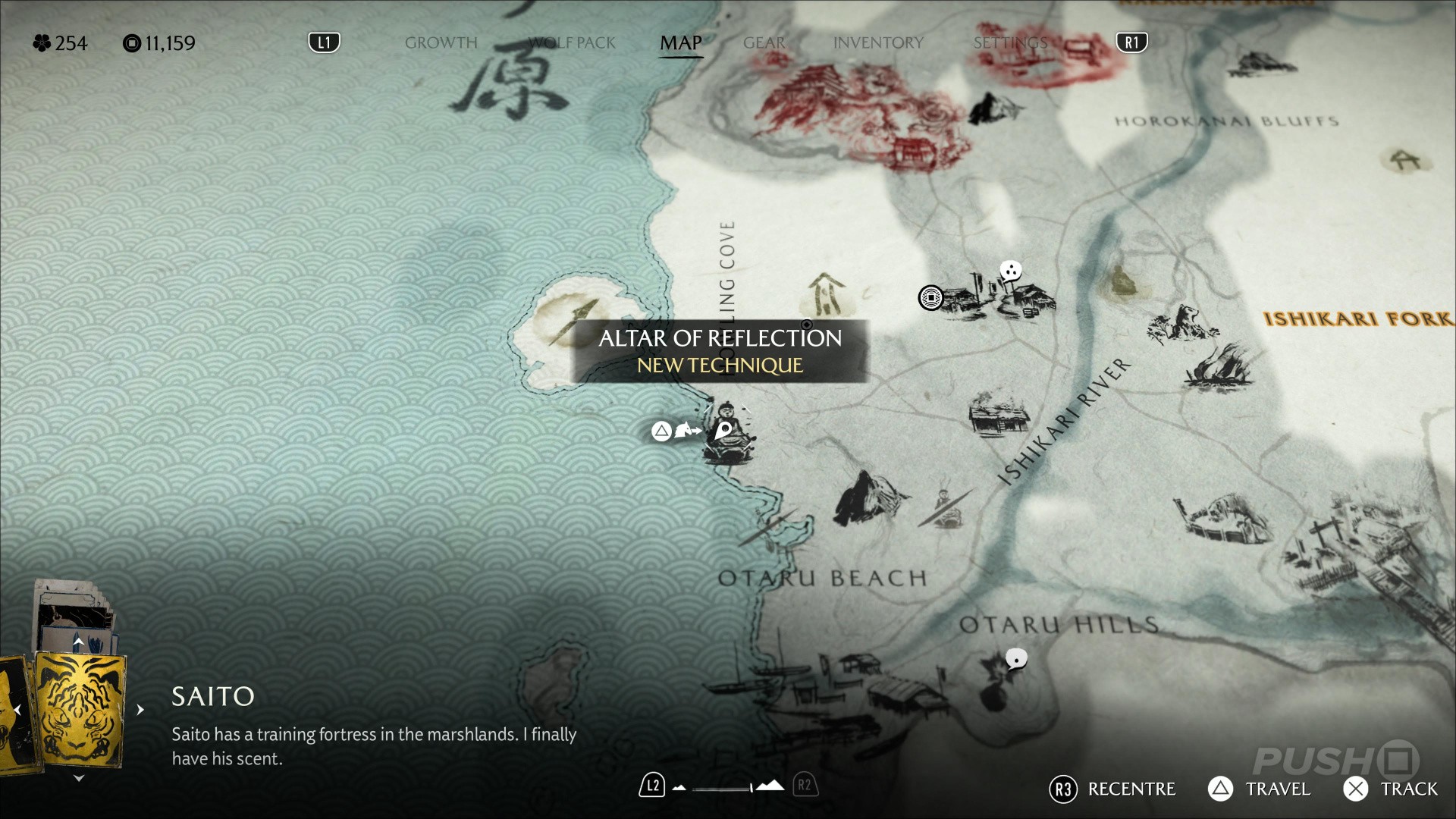The height and width of the screenshot is (819, 1456).
Task: Open the Wolf Pack tab
Action: (x=572, y=43)
